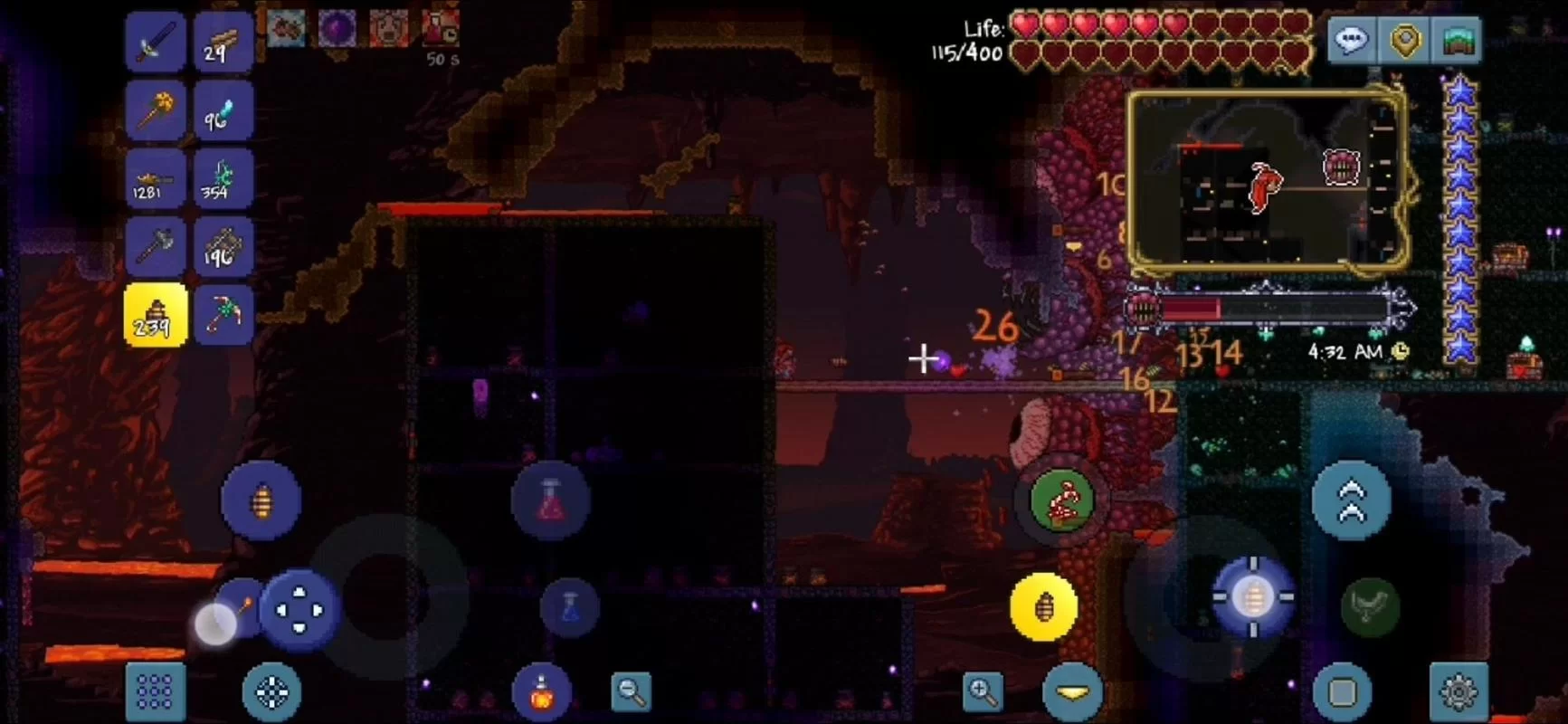Open the inventory grid button
Image resolution: width=1568 pixels, height=724 pixels.
pyautogui.click(x=155, y=692)
